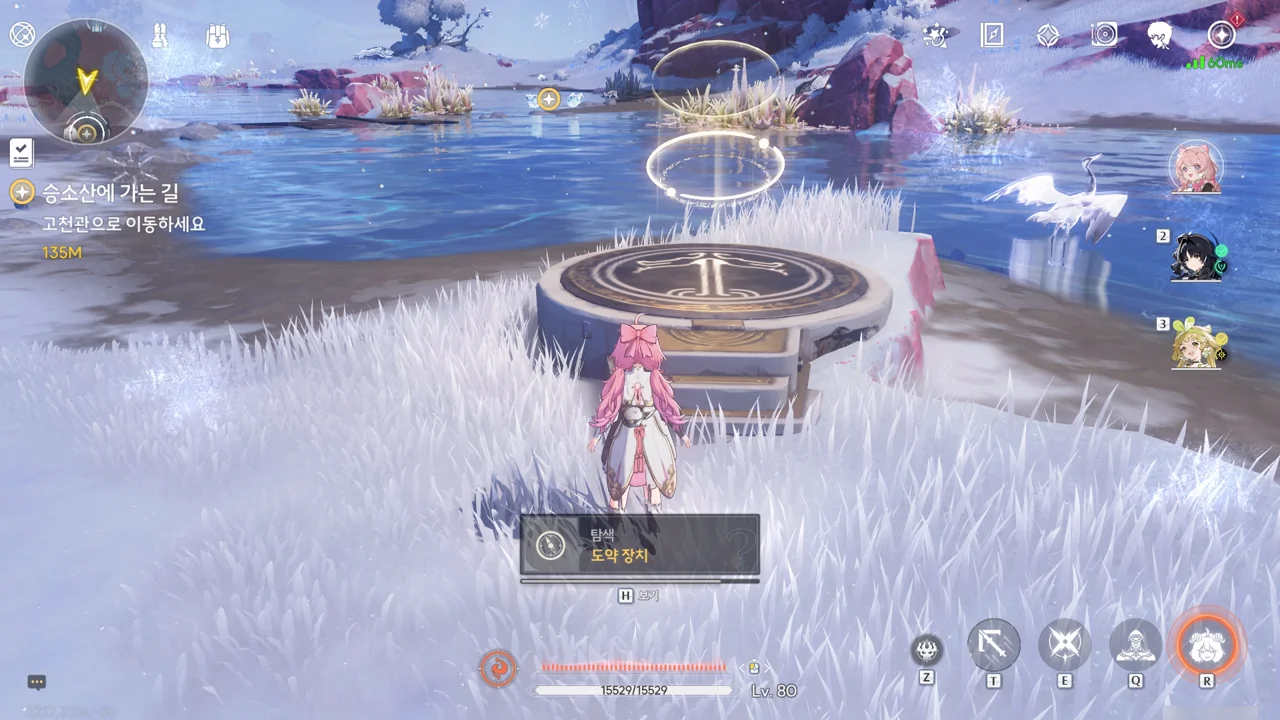Screen dimensions: 1280x720
Task: Open the character profile head icon
Action: click(1160, 36)
